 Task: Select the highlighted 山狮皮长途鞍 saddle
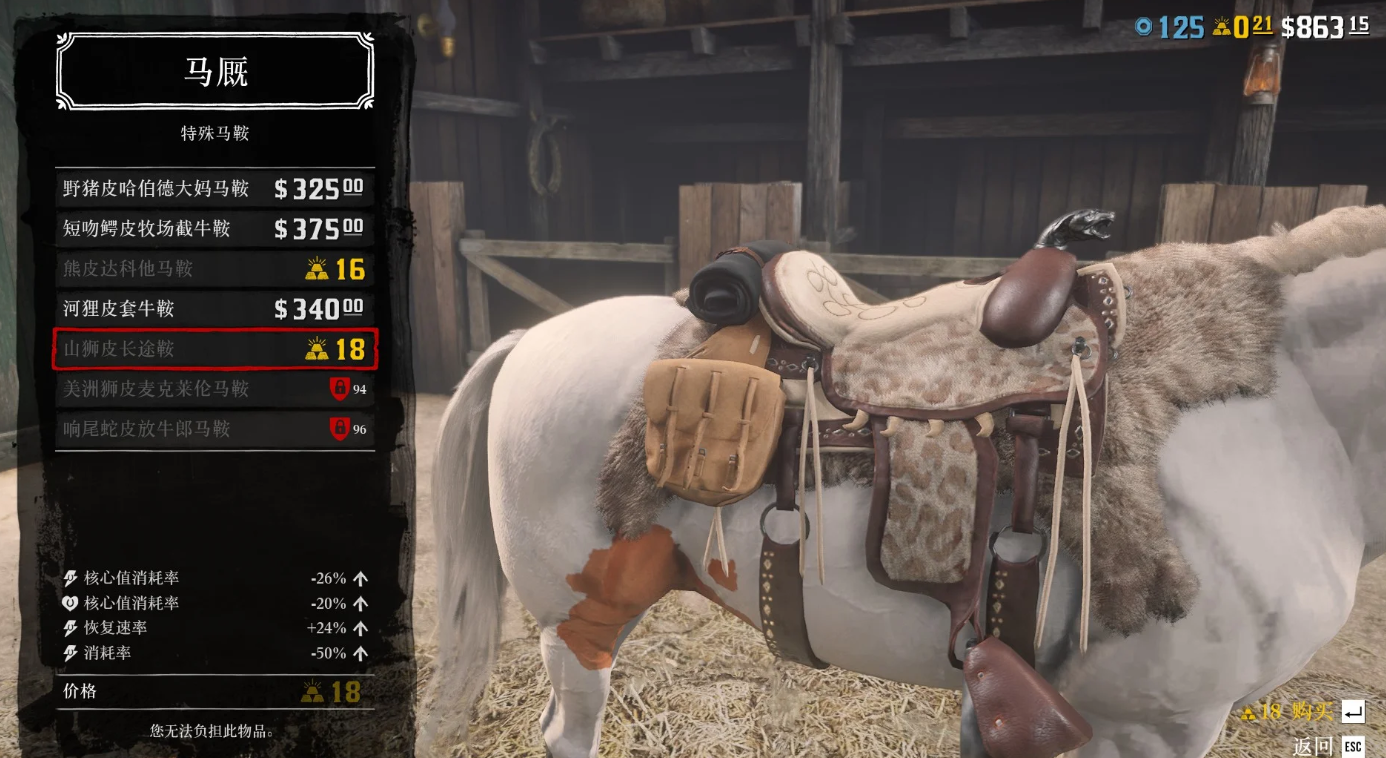tap(215, 349)
